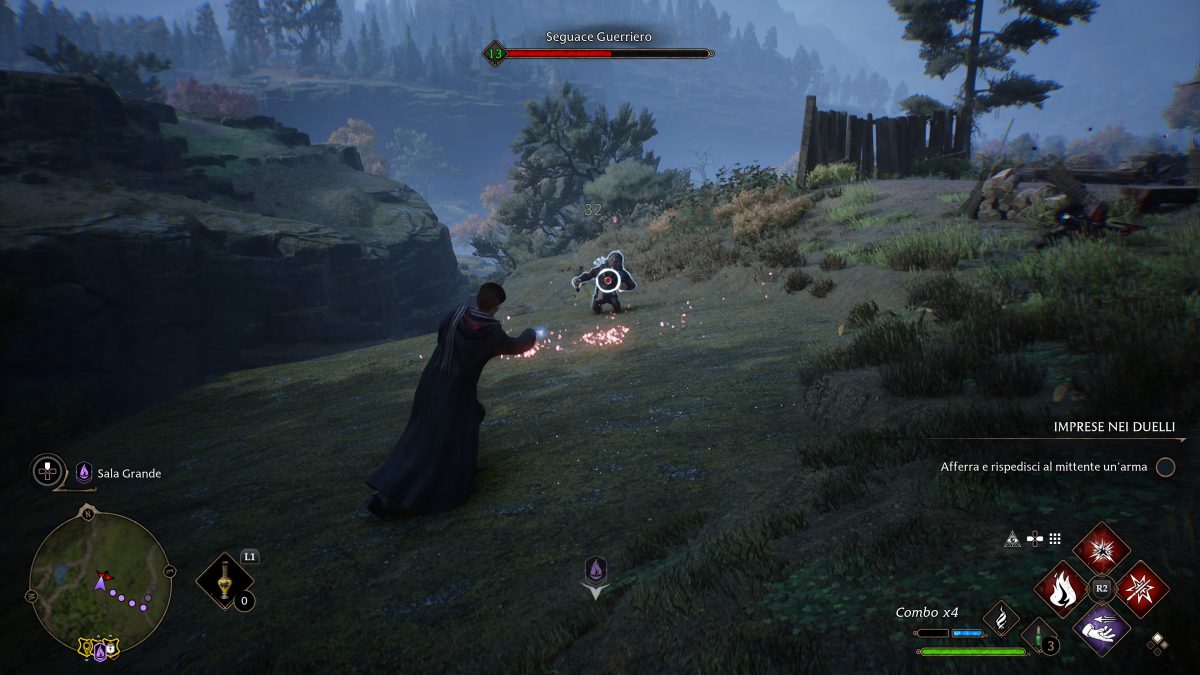Open the spell grid icon
The height and width of the screenshot is (675, 1200).
coord(1055,539)
